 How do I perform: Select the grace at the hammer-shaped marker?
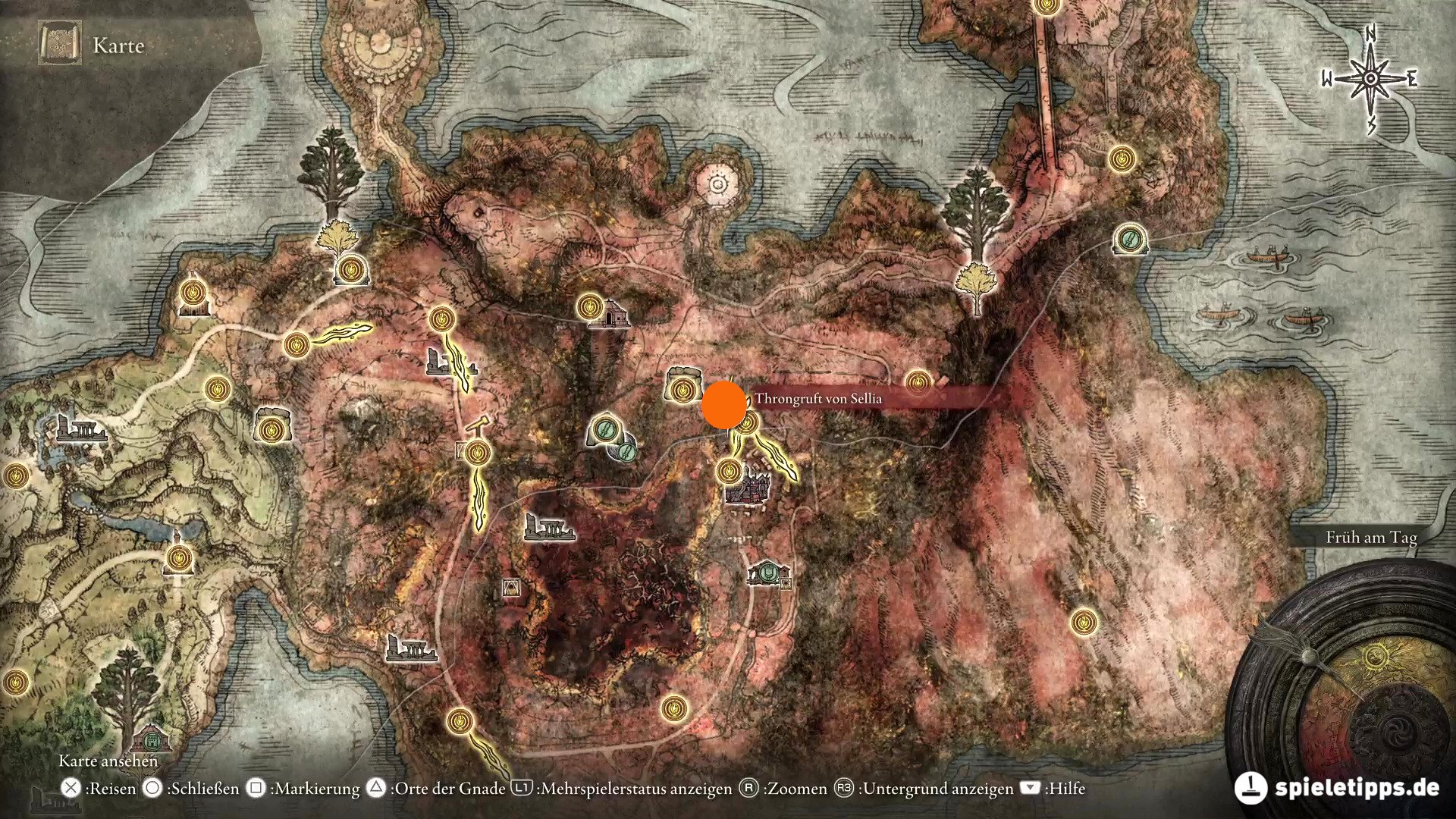pos(478,453)
